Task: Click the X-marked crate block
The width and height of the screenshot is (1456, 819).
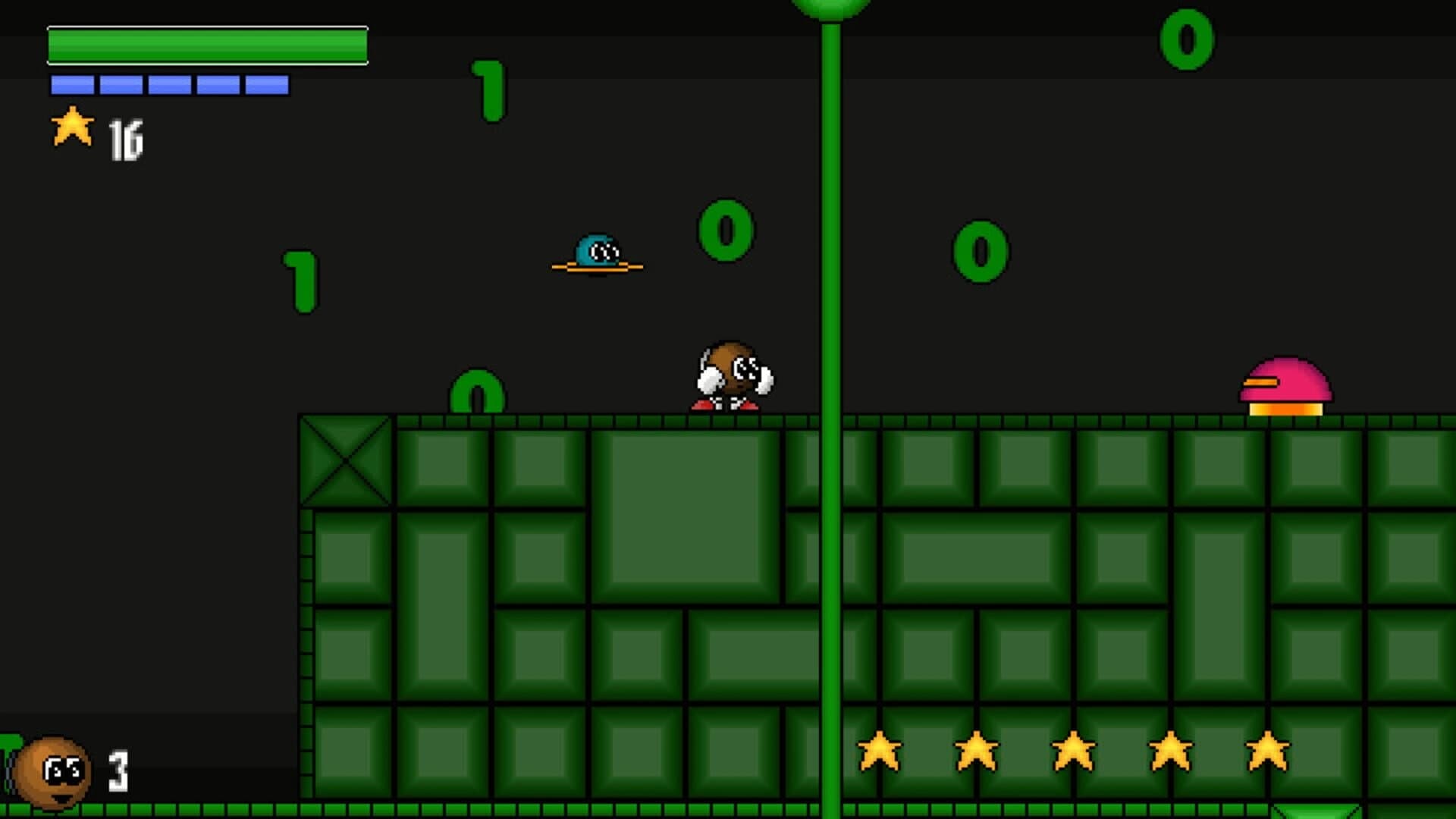Action: pyautogui.click(x=347, y=460)
